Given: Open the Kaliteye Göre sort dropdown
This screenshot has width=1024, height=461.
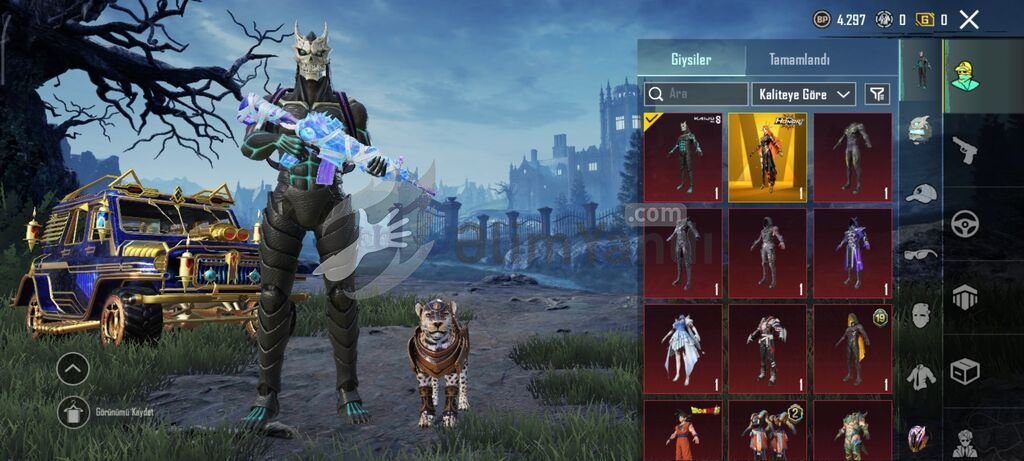Looking at the screenshot, I should point(803,94).
